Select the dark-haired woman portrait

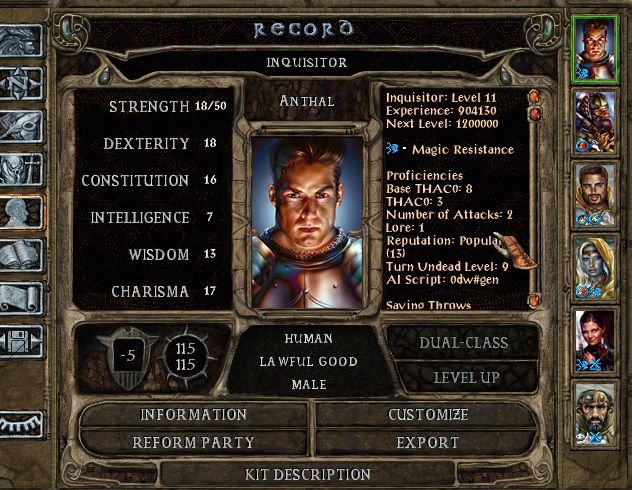pyautogui.click(x=596, y=338)
